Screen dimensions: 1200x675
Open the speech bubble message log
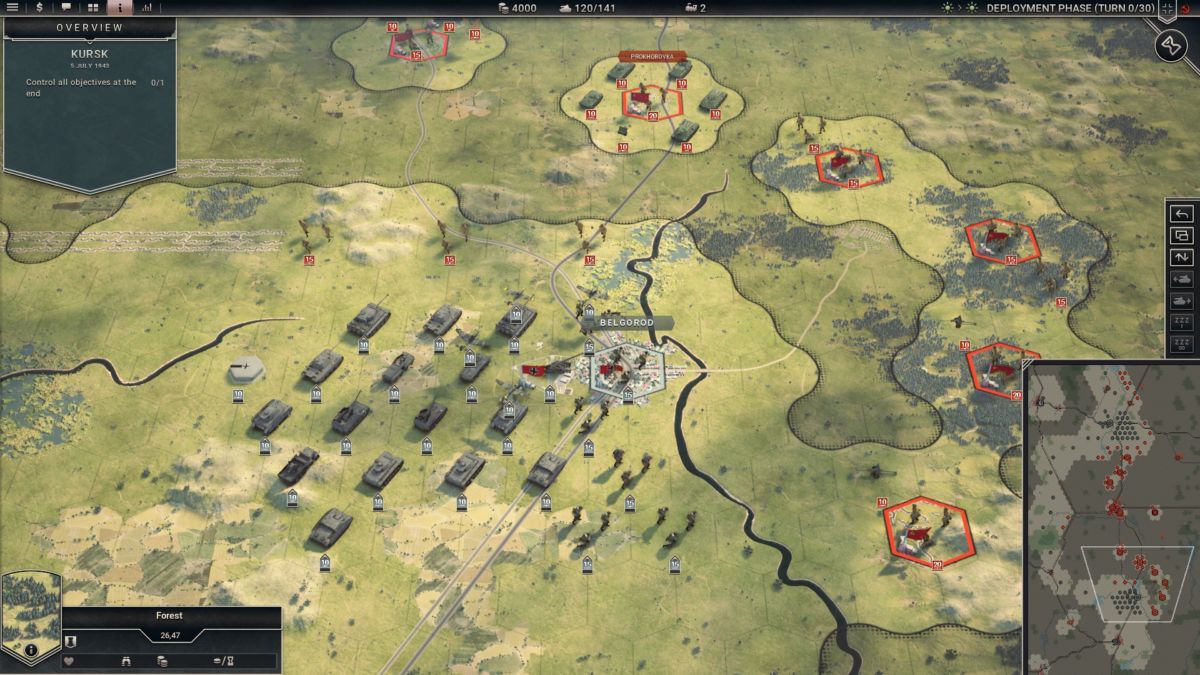66,7
